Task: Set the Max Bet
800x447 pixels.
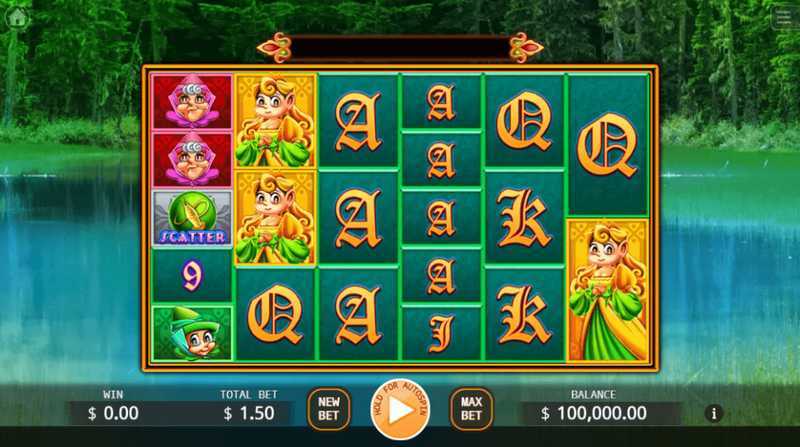Action: 471,408
